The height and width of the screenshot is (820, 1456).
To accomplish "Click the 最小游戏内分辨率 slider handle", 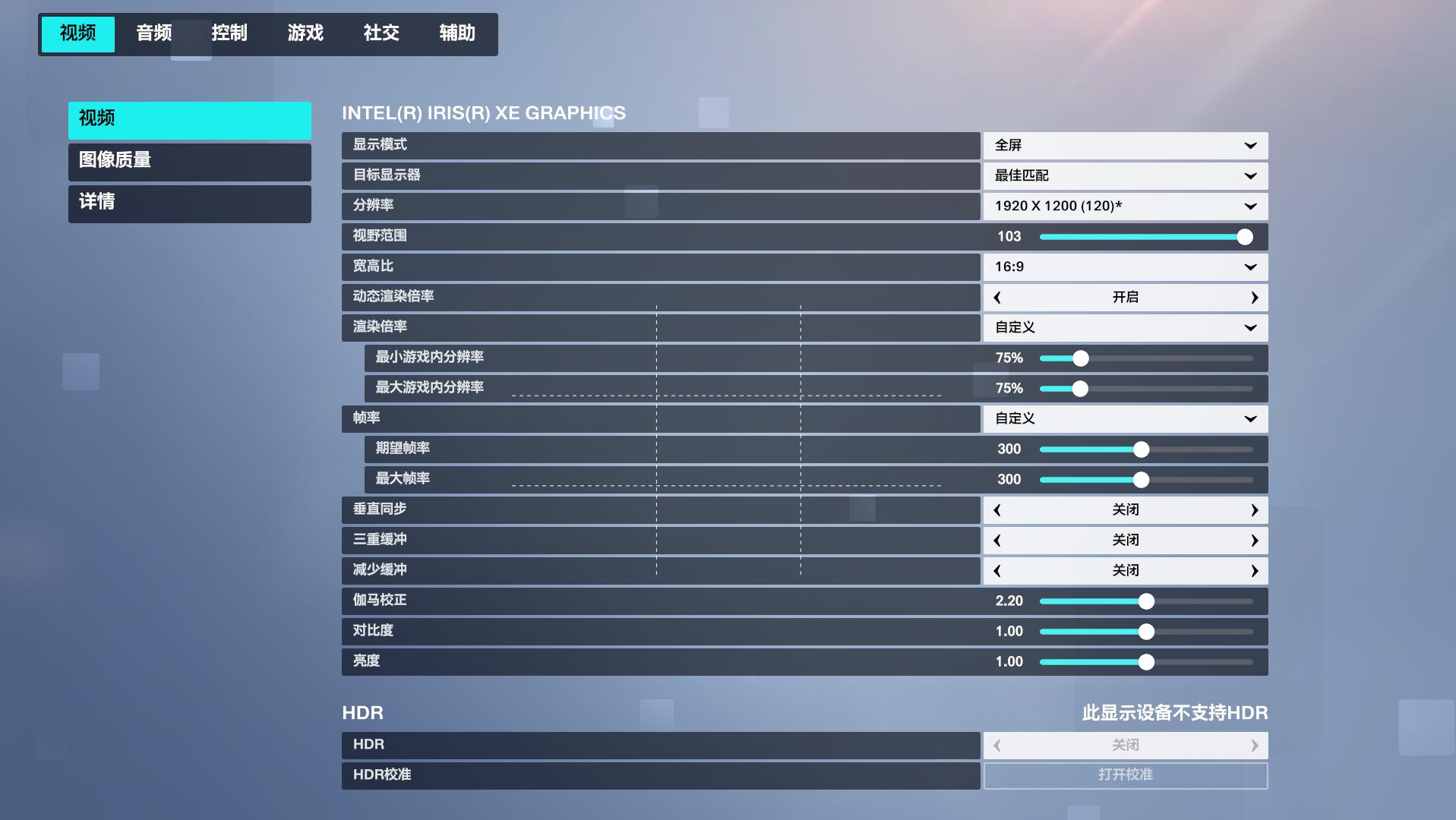I will 1081,358.
